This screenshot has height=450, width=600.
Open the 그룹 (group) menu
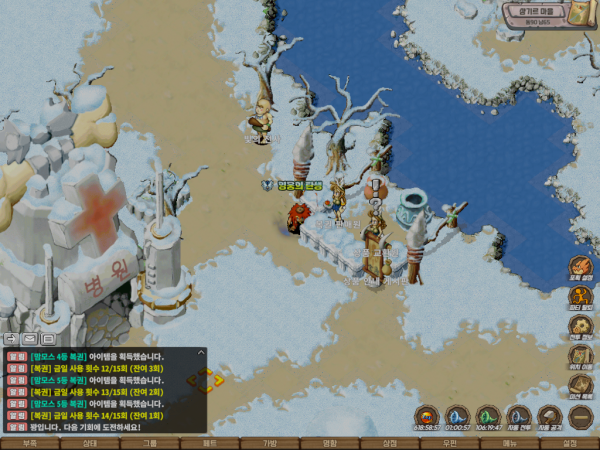150,443
